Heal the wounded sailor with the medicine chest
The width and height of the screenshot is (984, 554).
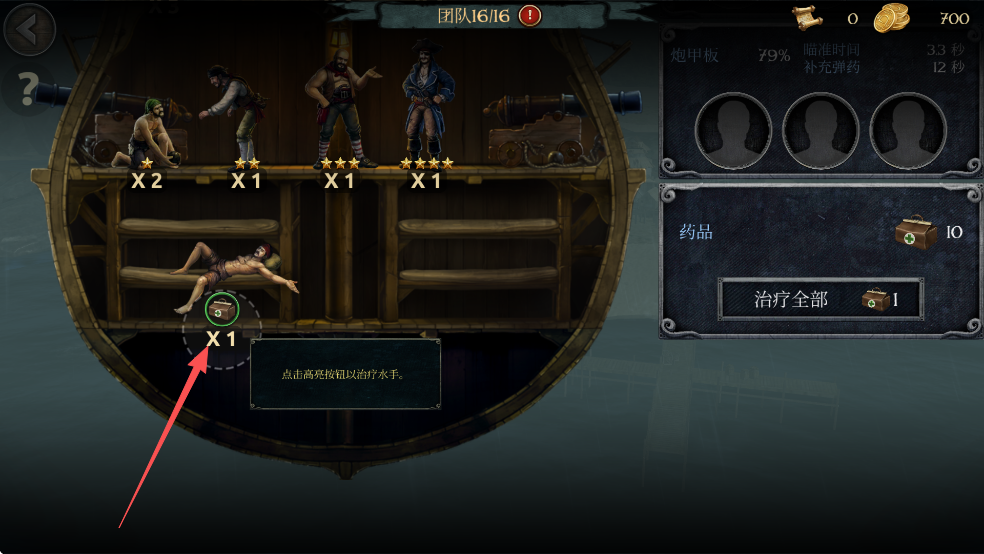click(x=222, y=311)
